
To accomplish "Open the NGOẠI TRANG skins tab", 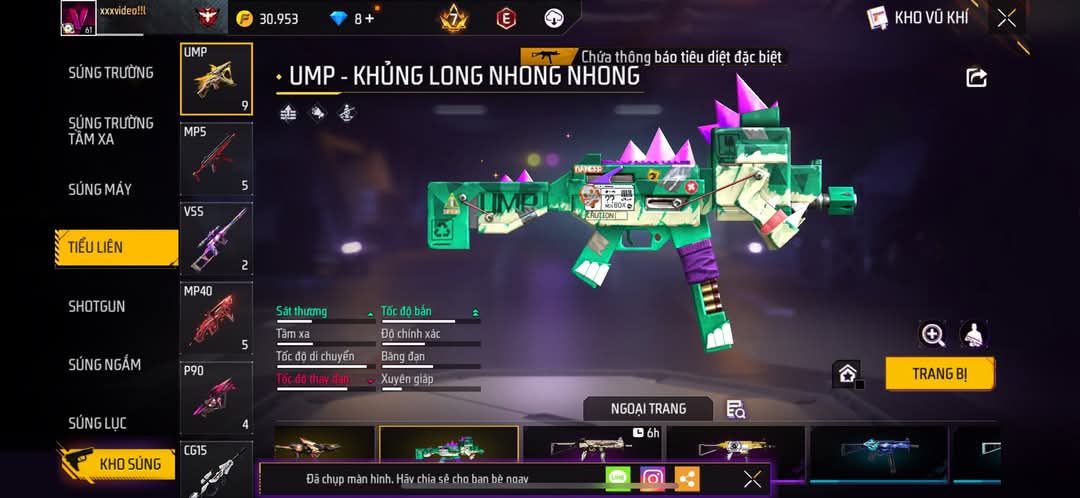I will click(x=648, y=408).
